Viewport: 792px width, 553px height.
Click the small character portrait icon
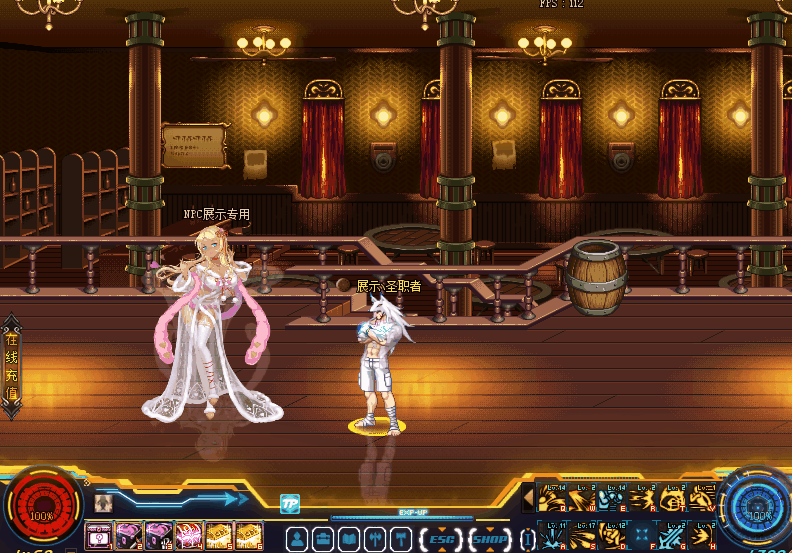102,503
